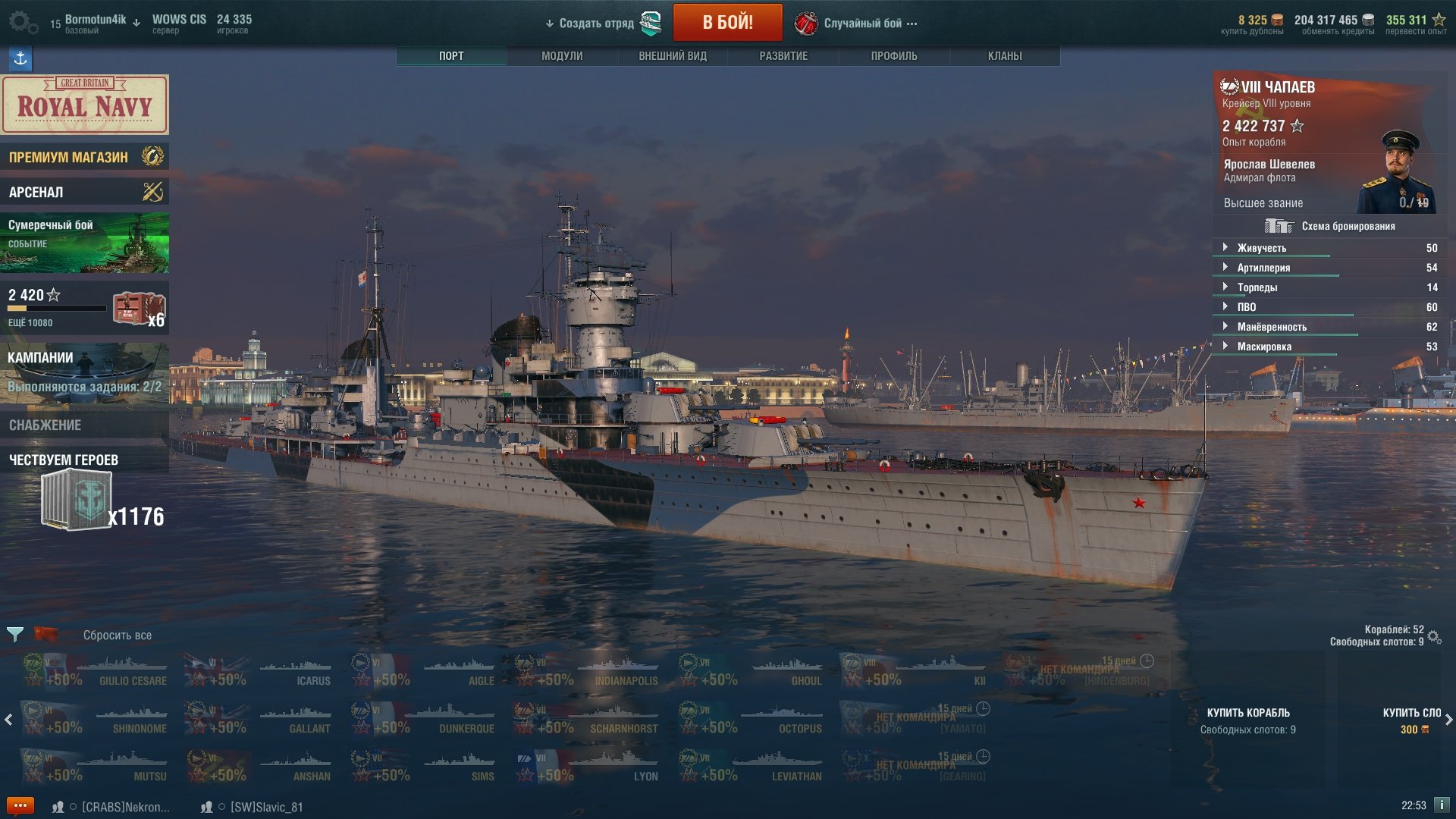Screen dimensions: 1456x819
Task: Start the battle with В БОЙ! button
Action: click(727, 23)
